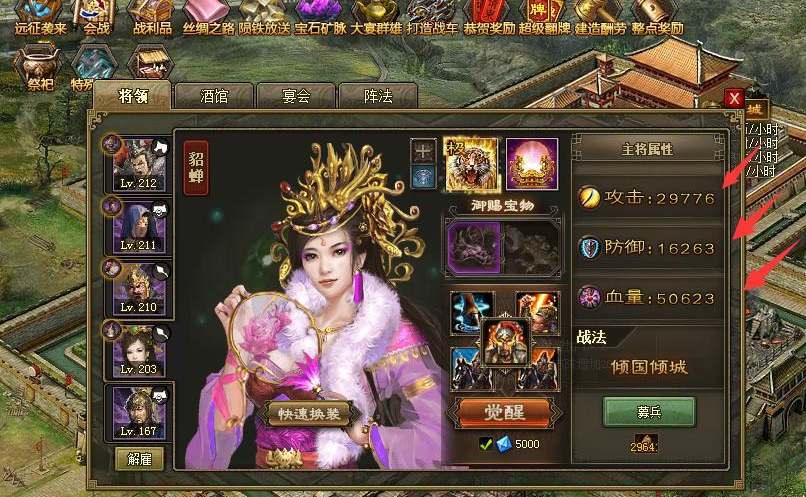Show the 将领 generals tab
This screenshot has height=497, width=806.
click(x=132, y=96)
